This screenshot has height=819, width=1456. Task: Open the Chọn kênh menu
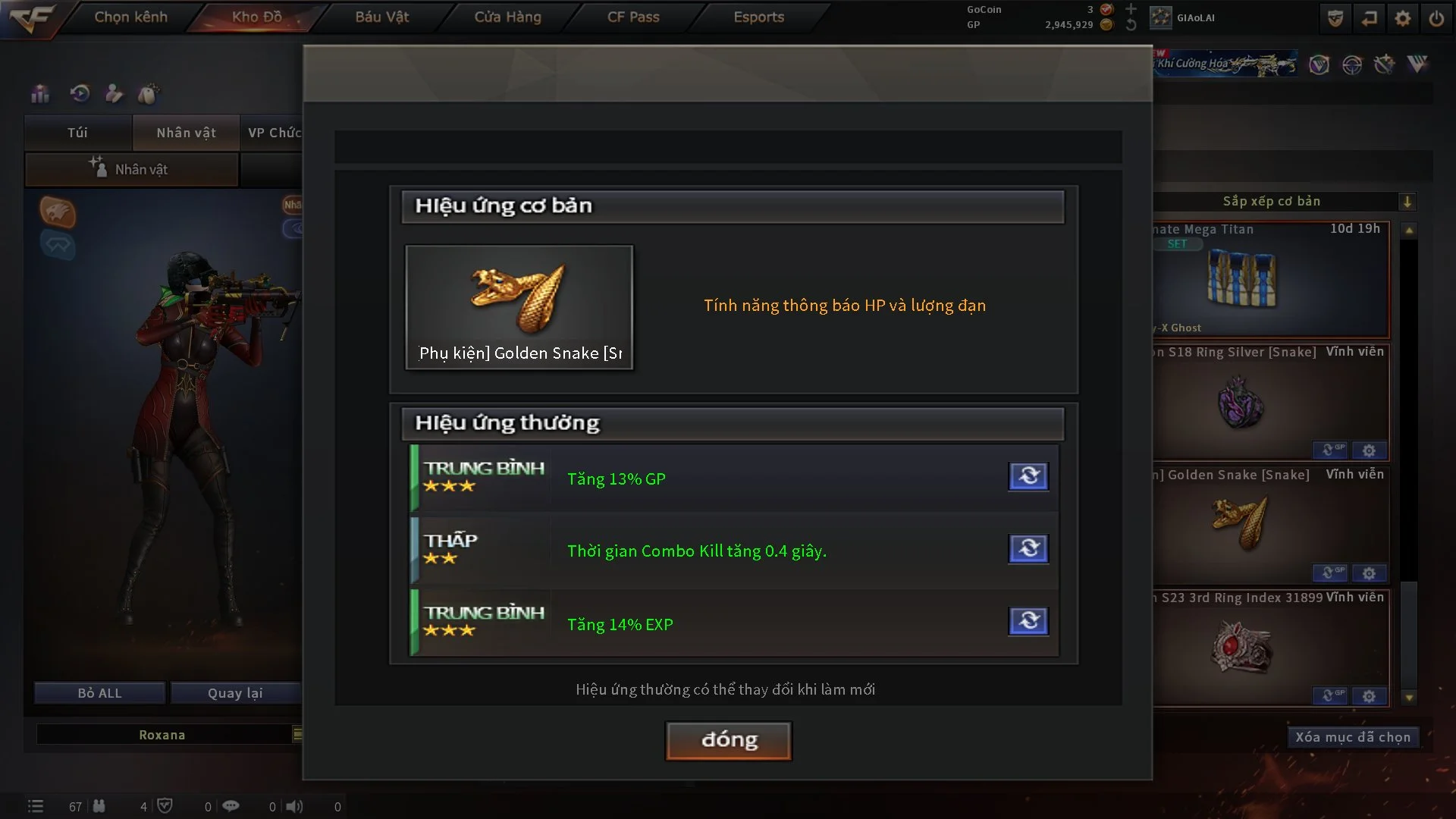click(130, 17)
